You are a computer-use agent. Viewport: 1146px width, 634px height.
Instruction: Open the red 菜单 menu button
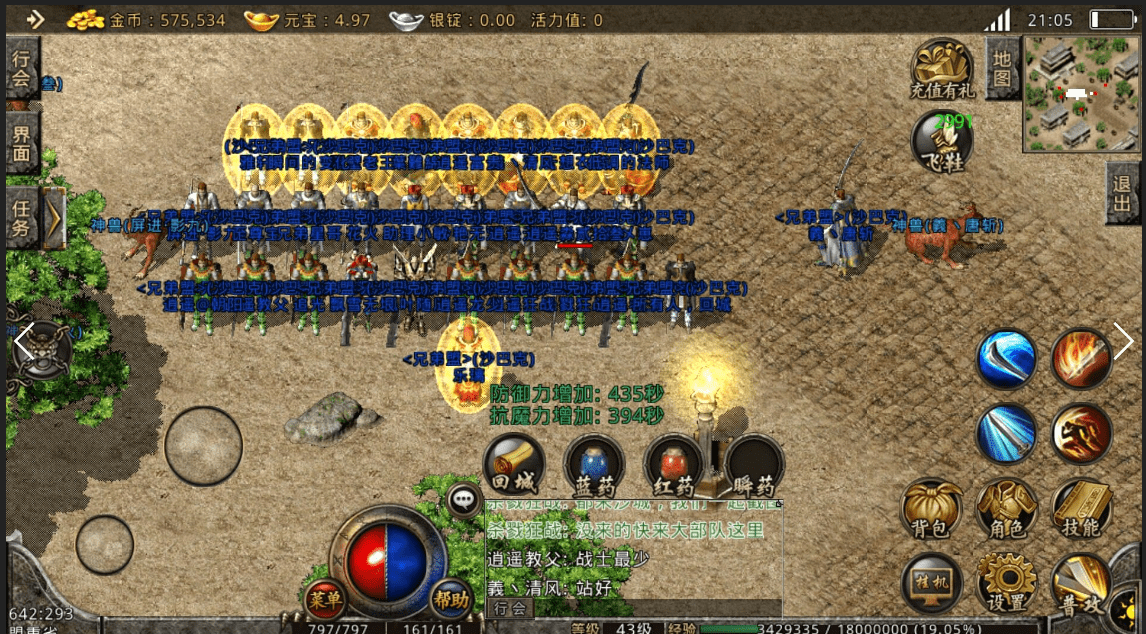click(326, 600)
